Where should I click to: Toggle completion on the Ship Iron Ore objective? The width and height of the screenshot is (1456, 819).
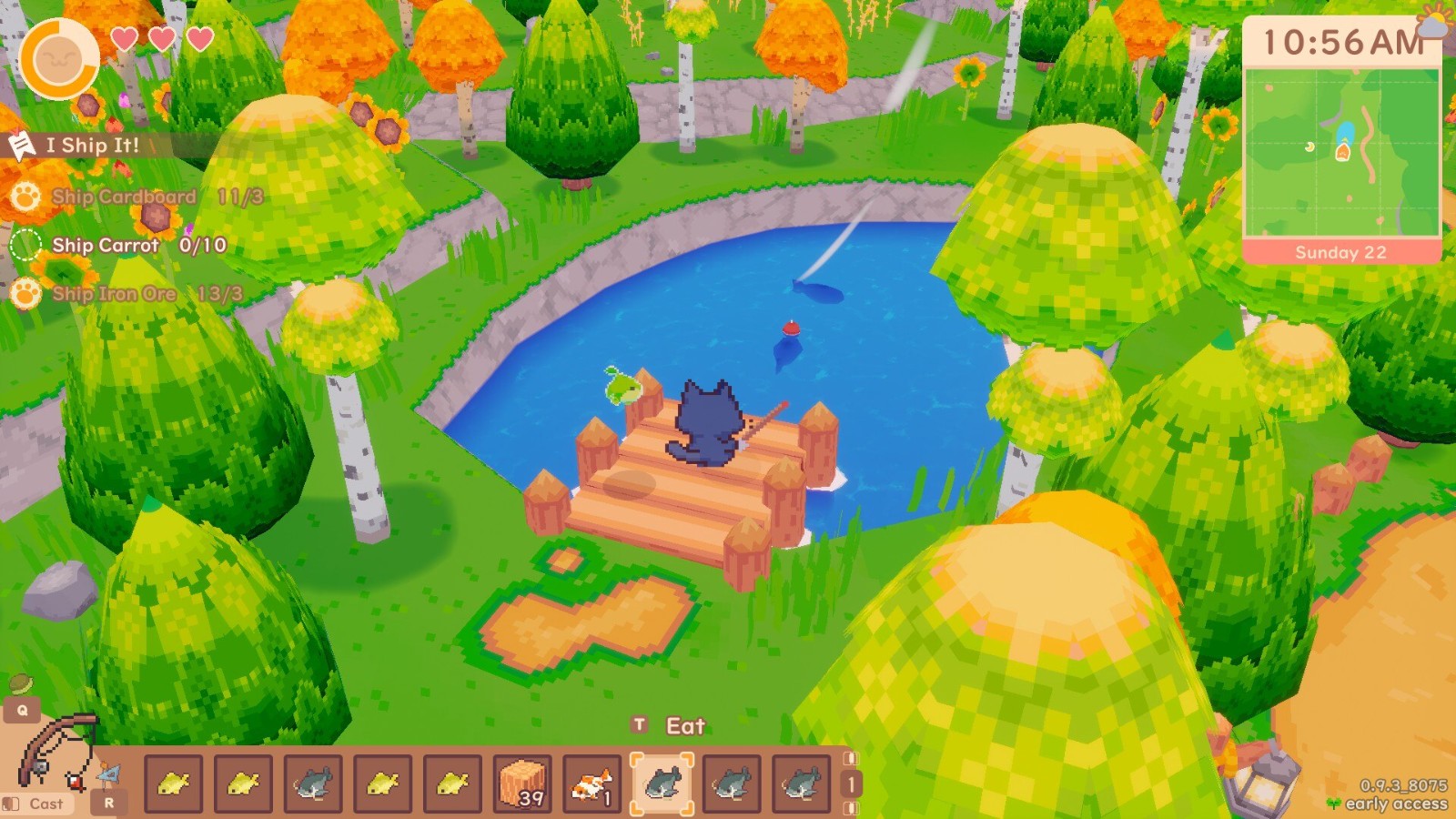25,294
